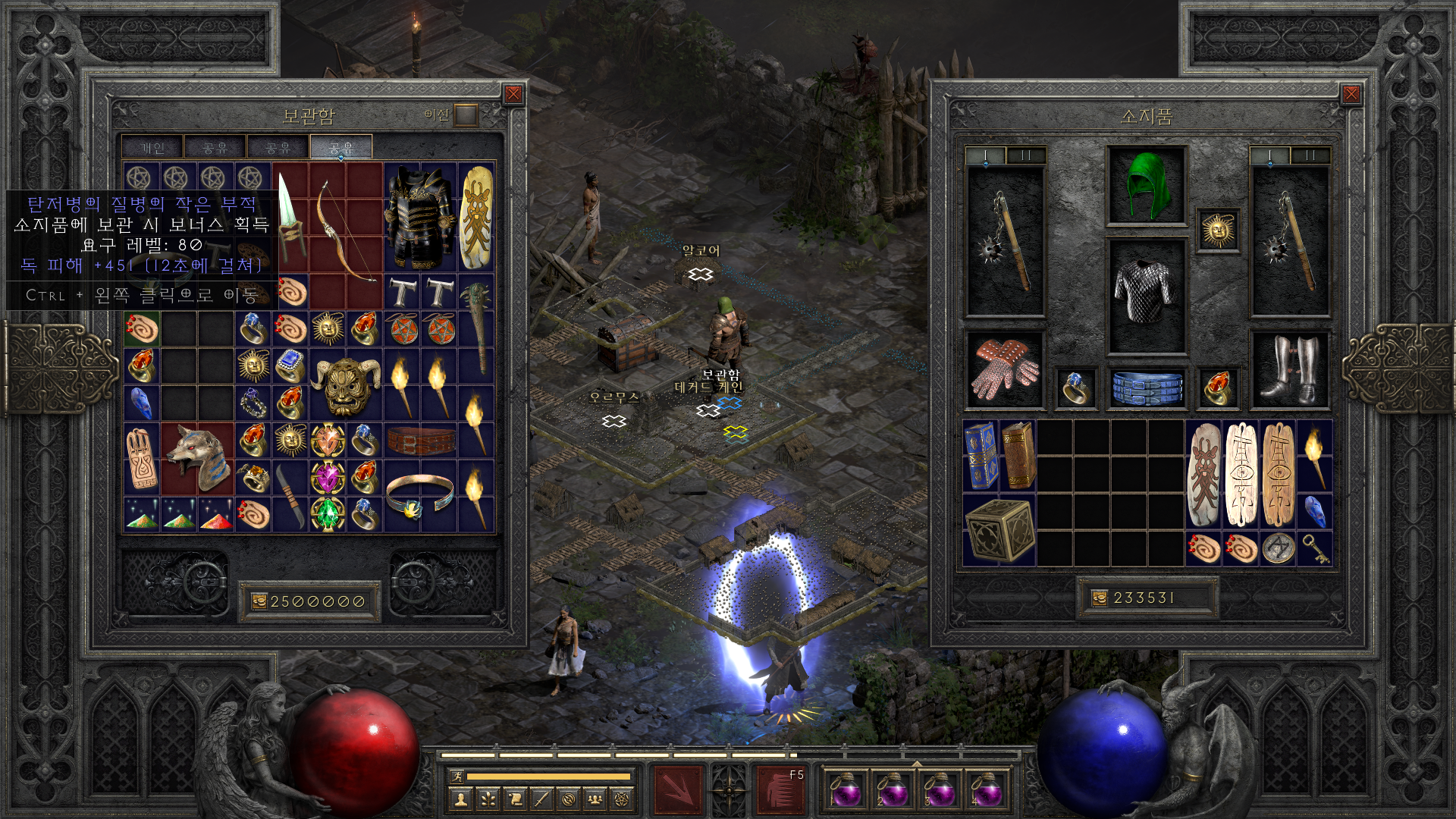The width and height of the screenshot is (1456, 819).
Task: Select the key in the inventory
Action: [x=1315, y=548]
